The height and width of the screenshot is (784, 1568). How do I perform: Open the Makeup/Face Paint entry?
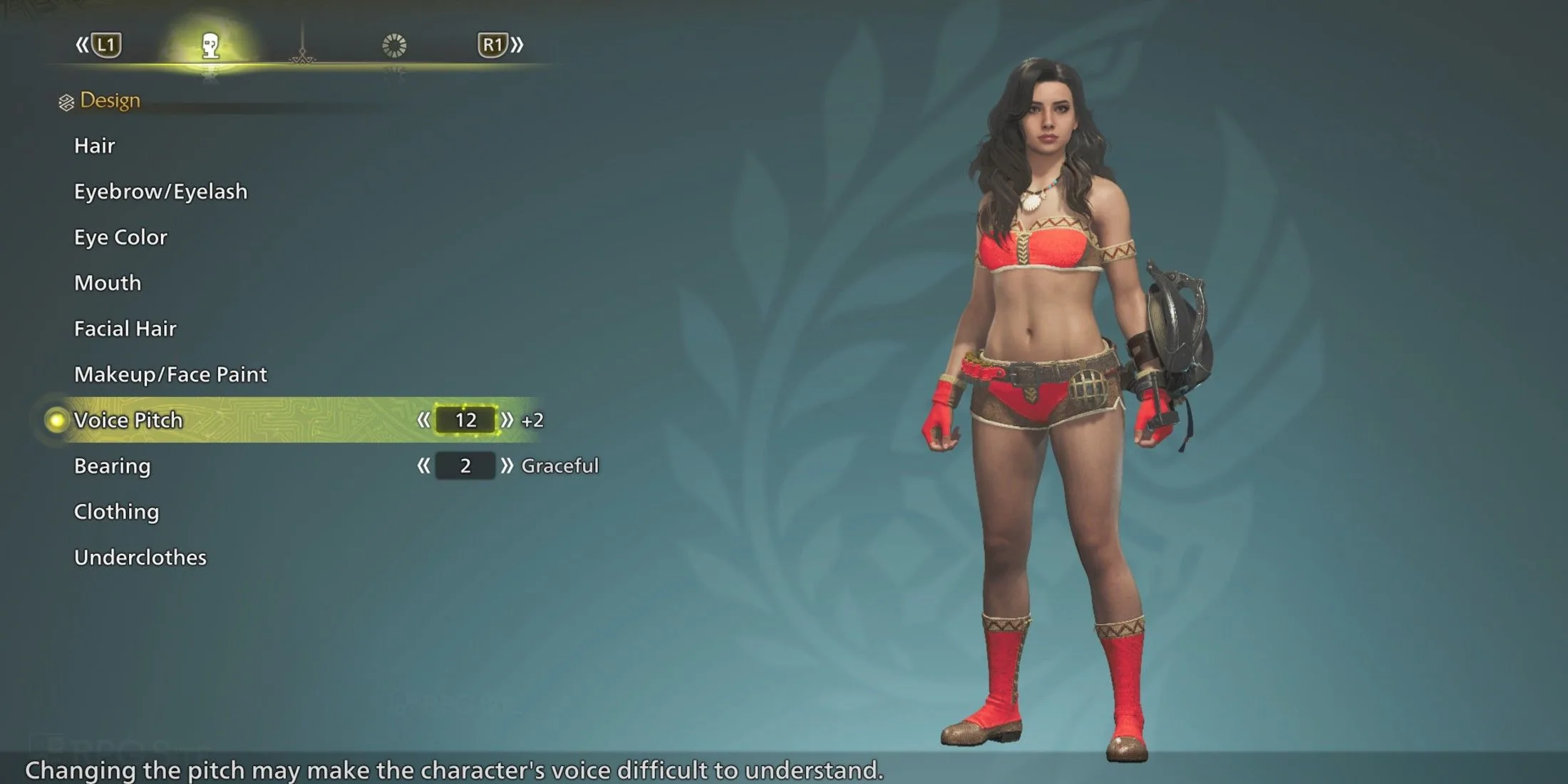point(170,374)
